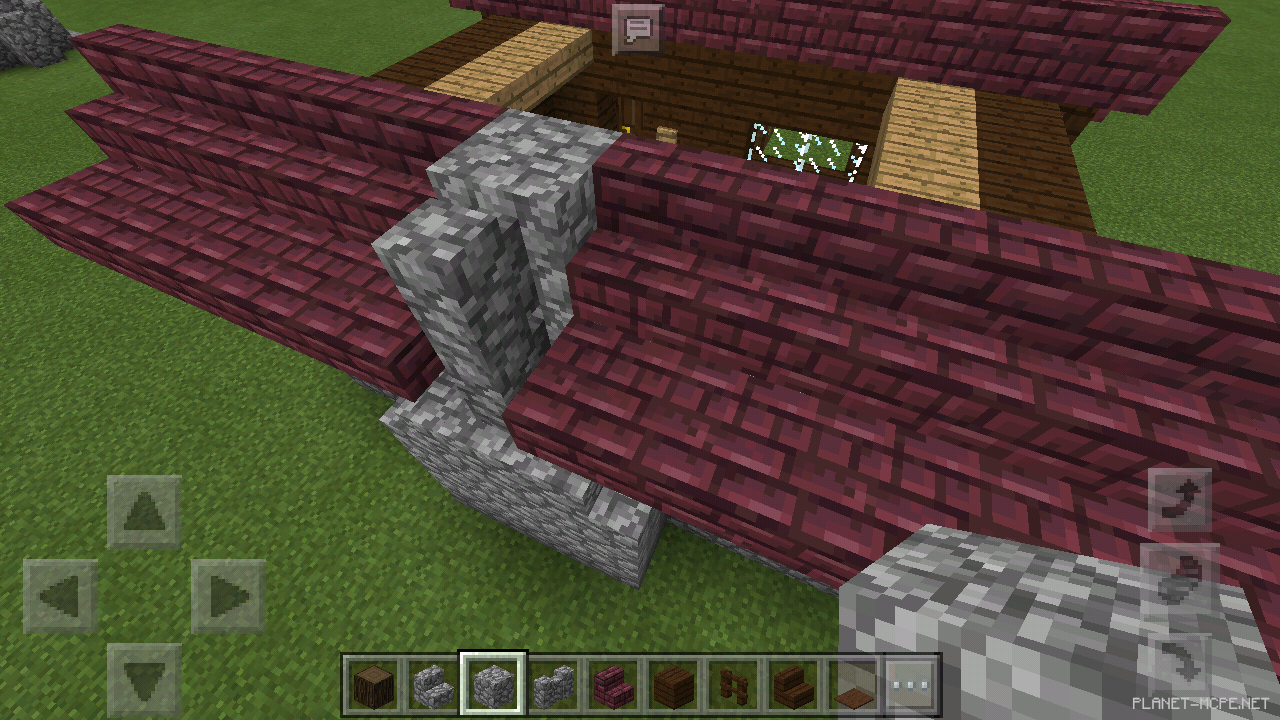Tap the fly-up arrow control
This screenshot has height=720, width=1280.
click(x=1184, y=498)
